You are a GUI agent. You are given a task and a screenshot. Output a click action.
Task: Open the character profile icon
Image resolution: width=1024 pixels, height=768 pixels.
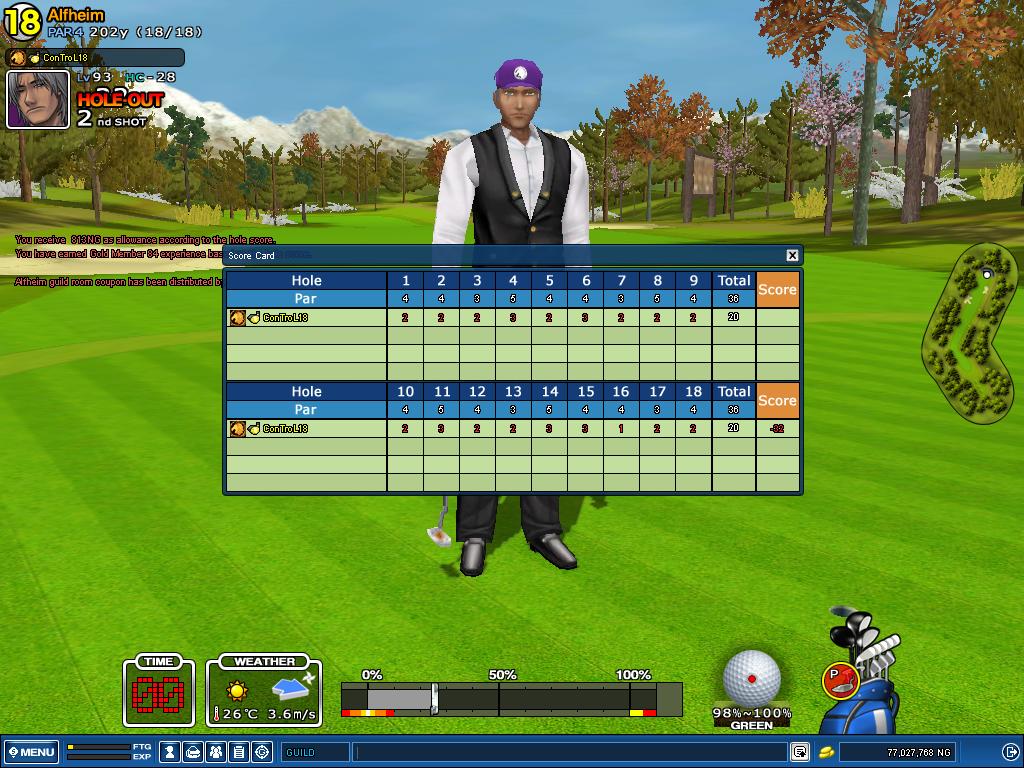tap(171, 752)
